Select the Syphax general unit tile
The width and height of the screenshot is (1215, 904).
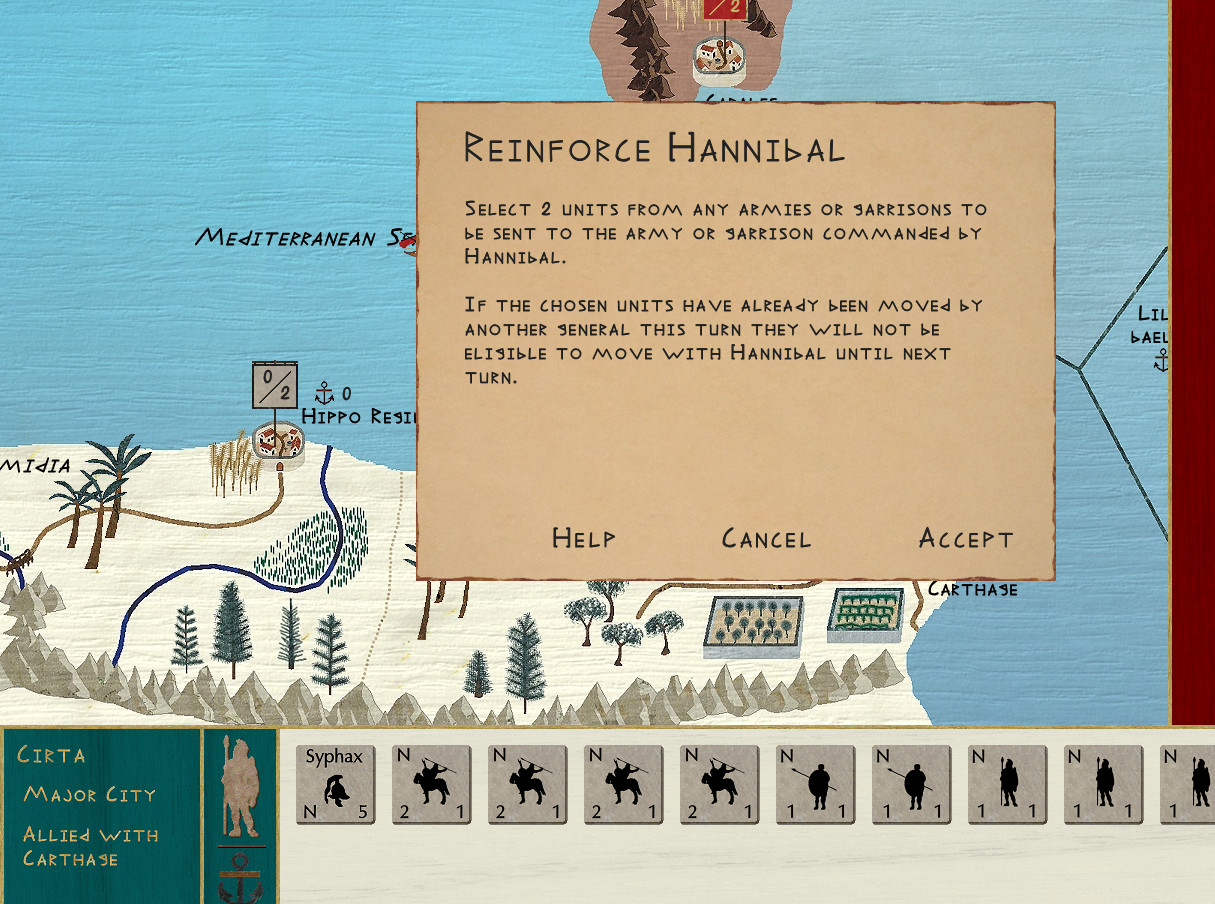pyautogui.click(x=335, y=784)
